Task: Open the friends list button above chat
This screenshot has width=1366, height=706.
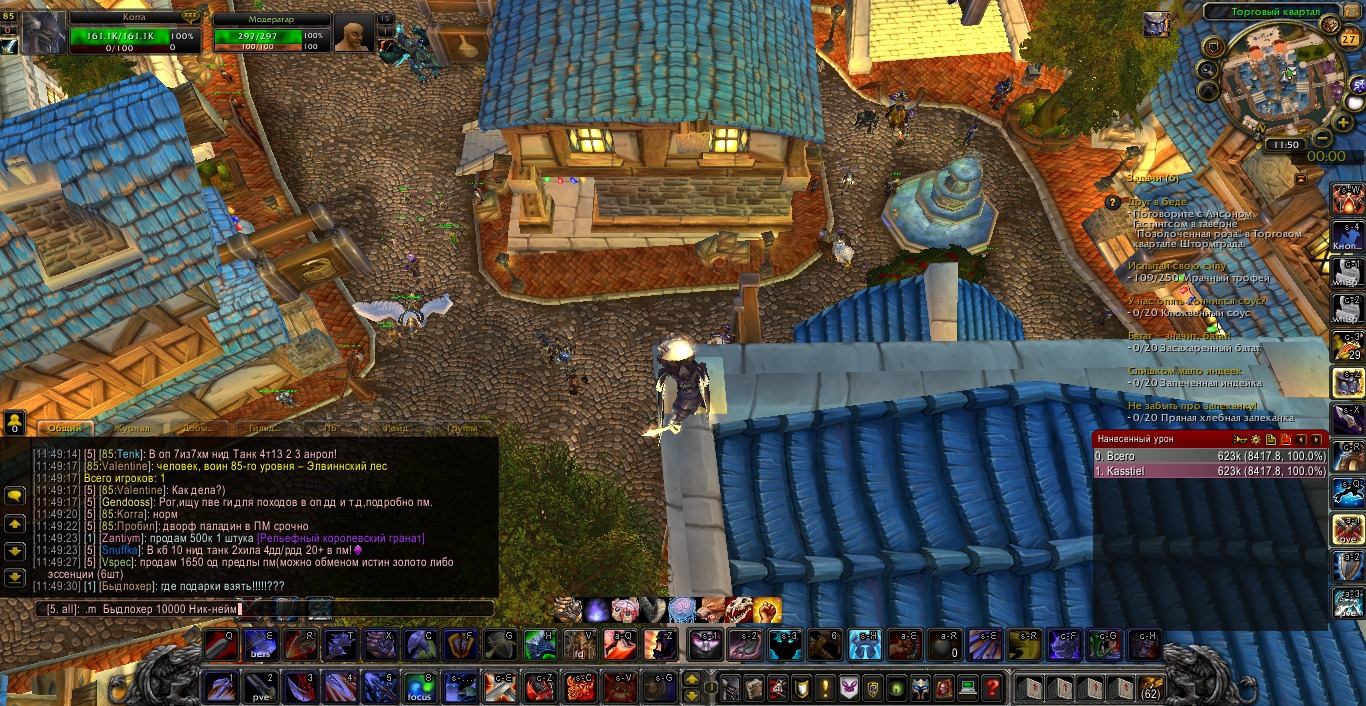Action: (x=15, y=424)
